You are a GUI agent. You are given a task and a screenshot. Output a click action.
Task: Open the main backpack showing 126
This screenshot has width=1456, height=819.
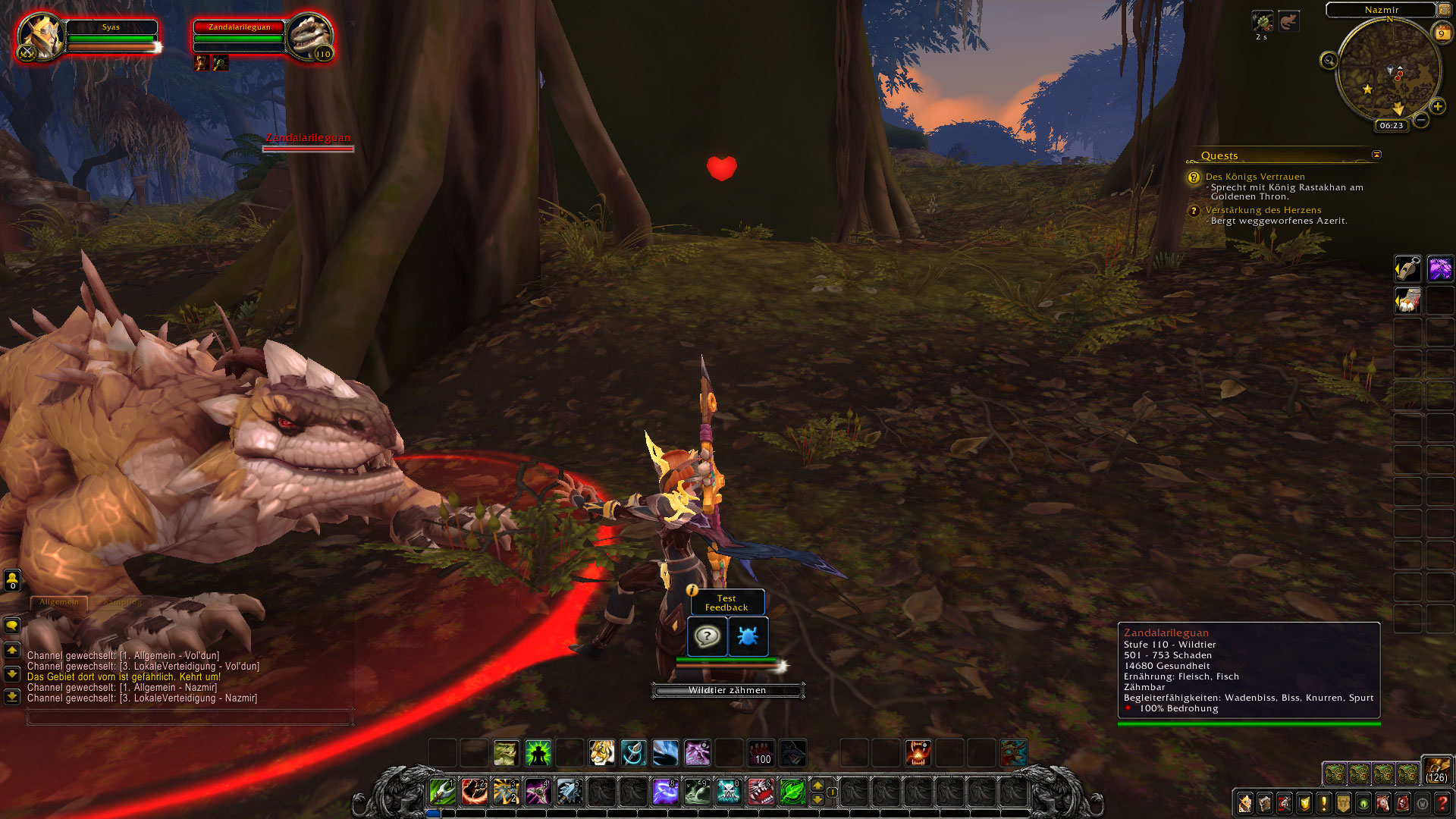point(1436,769)
